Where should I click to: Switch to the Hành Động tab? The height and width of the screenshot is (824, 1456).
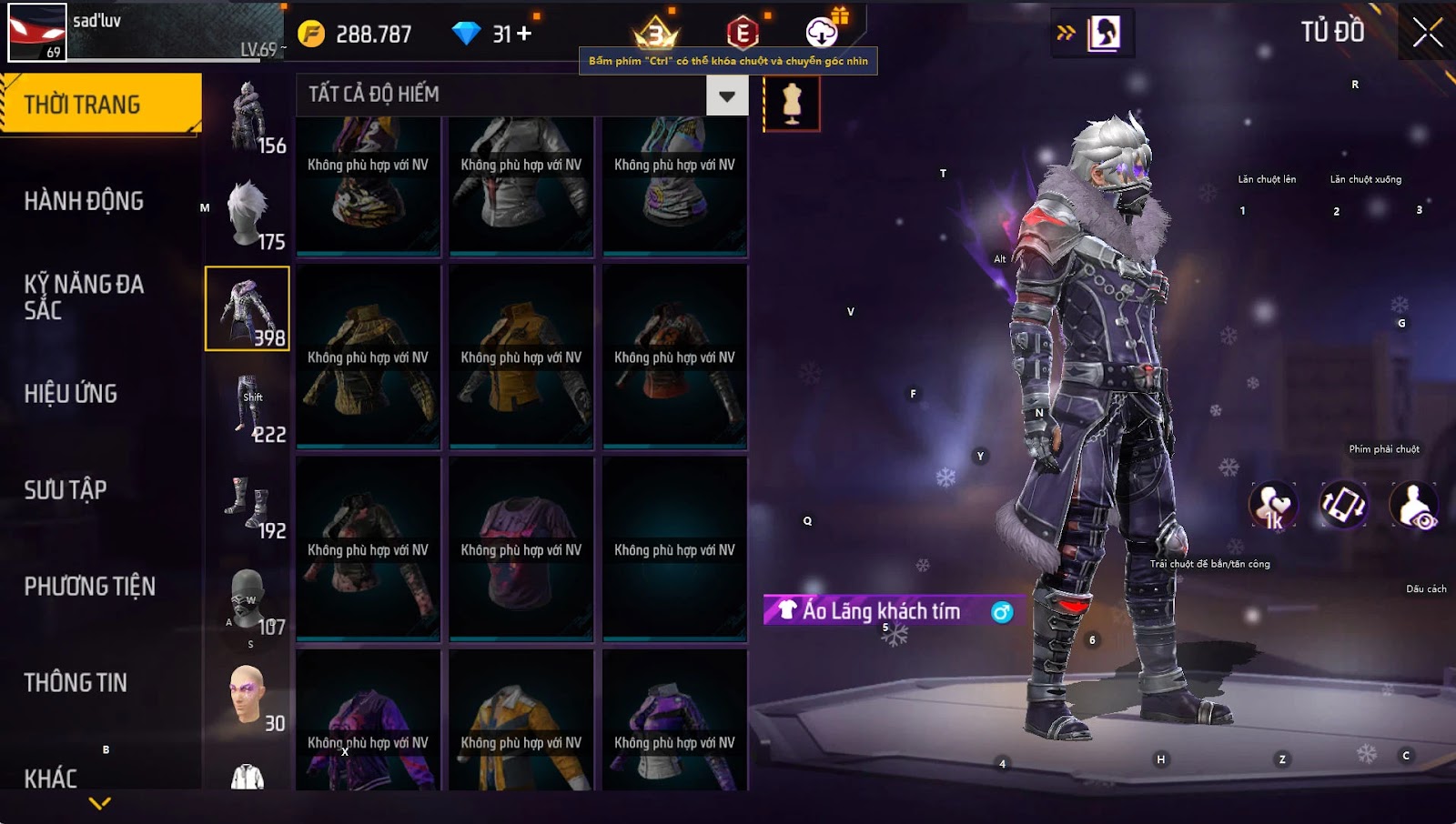click(x=84, y=201)
